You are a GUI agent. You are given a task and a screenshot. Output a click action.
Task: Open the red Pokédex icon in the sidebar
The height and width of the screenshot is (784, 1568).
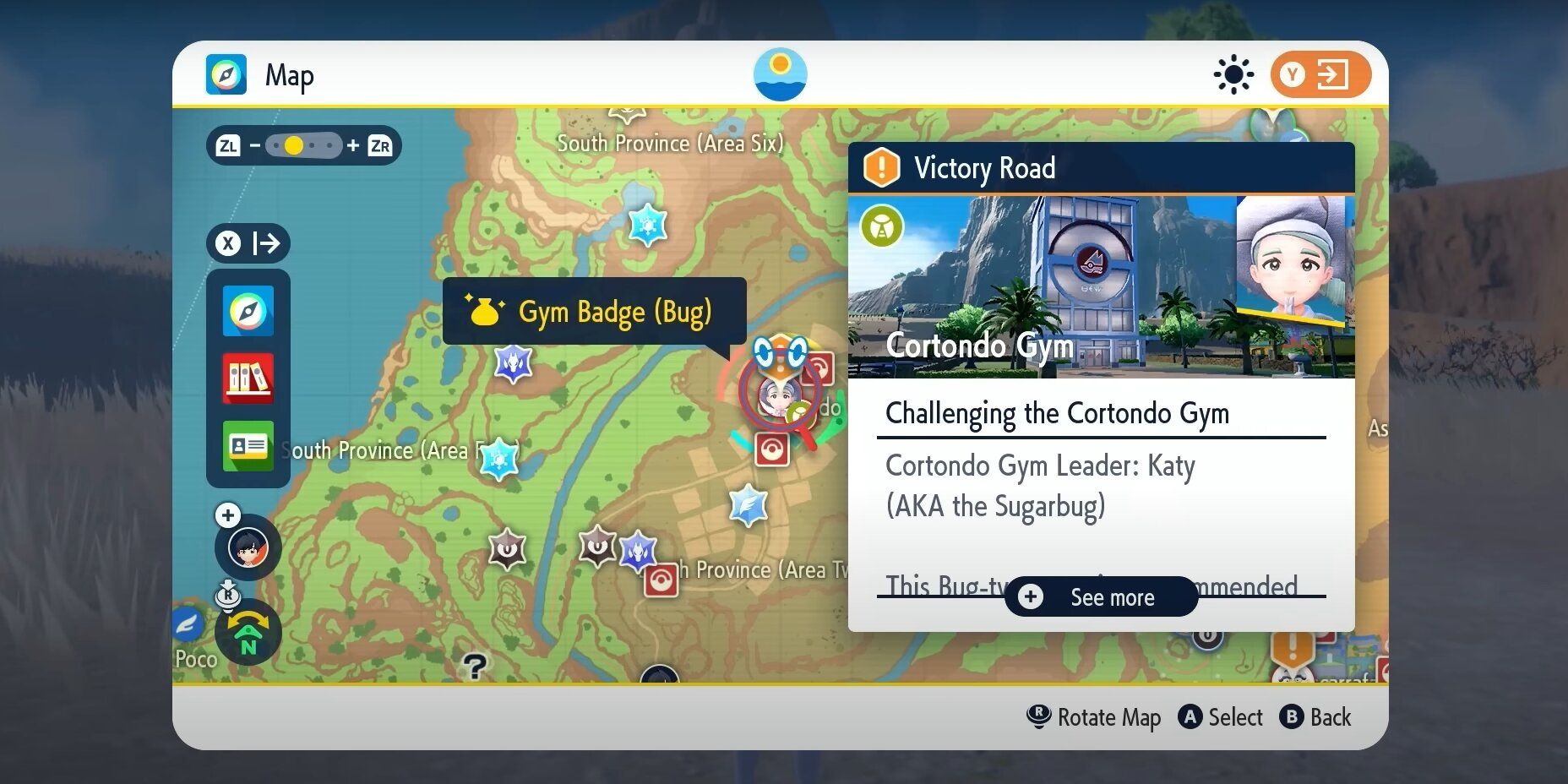pyautogui.click(x=248, y=378)
